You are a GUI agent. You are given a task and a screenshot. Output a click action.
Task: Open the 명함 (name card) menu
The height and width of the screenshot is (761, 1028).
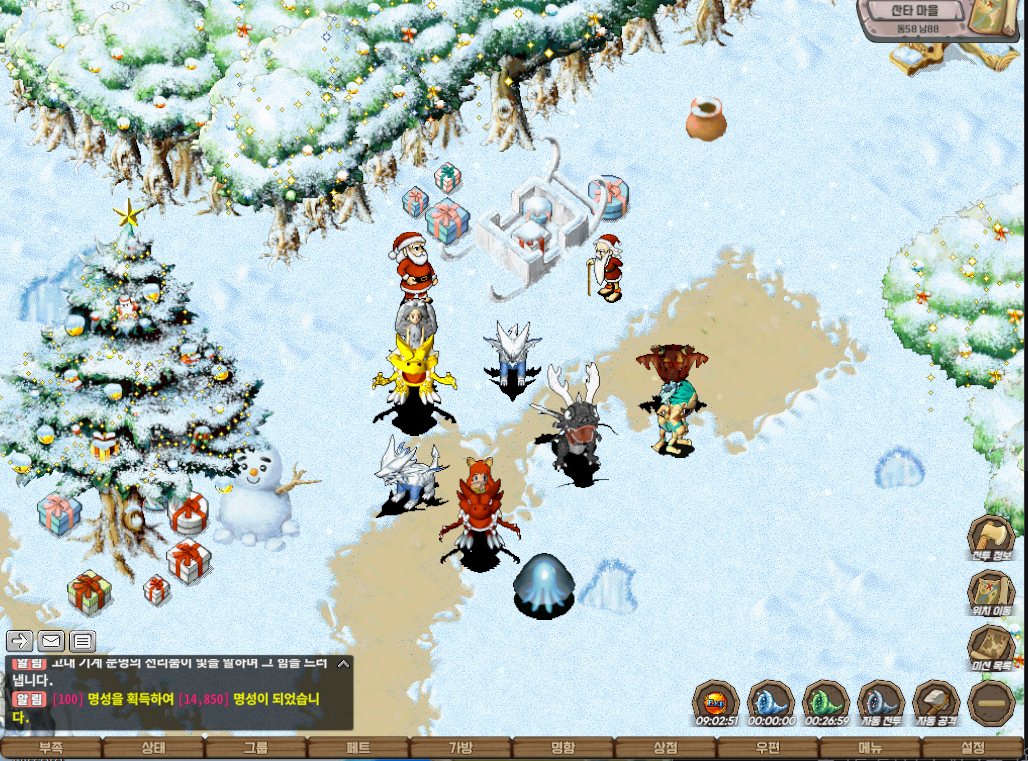point(563,748)
